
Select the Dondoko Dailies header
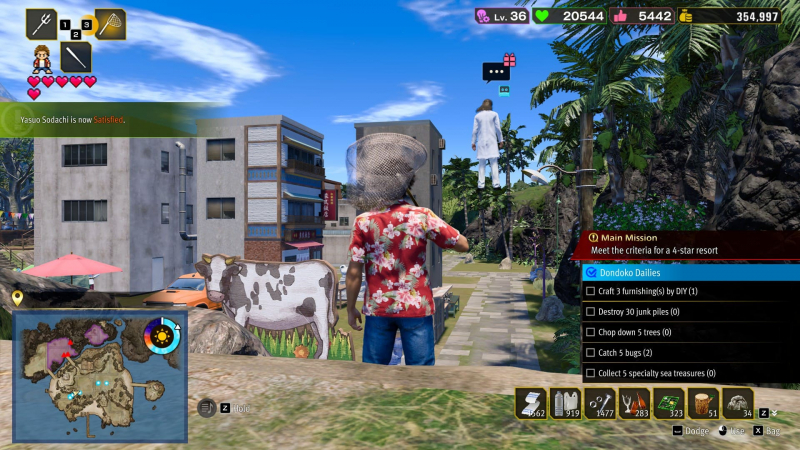coord(690,272)
